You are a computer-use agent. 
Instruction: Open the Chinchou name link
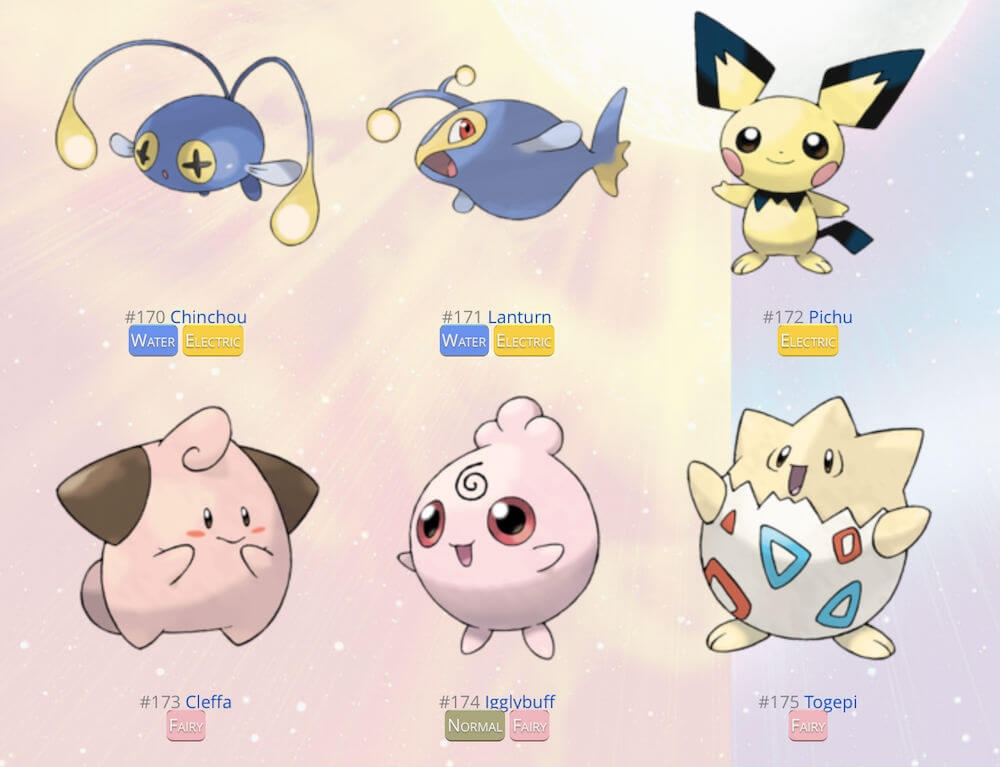click(208, 317)
